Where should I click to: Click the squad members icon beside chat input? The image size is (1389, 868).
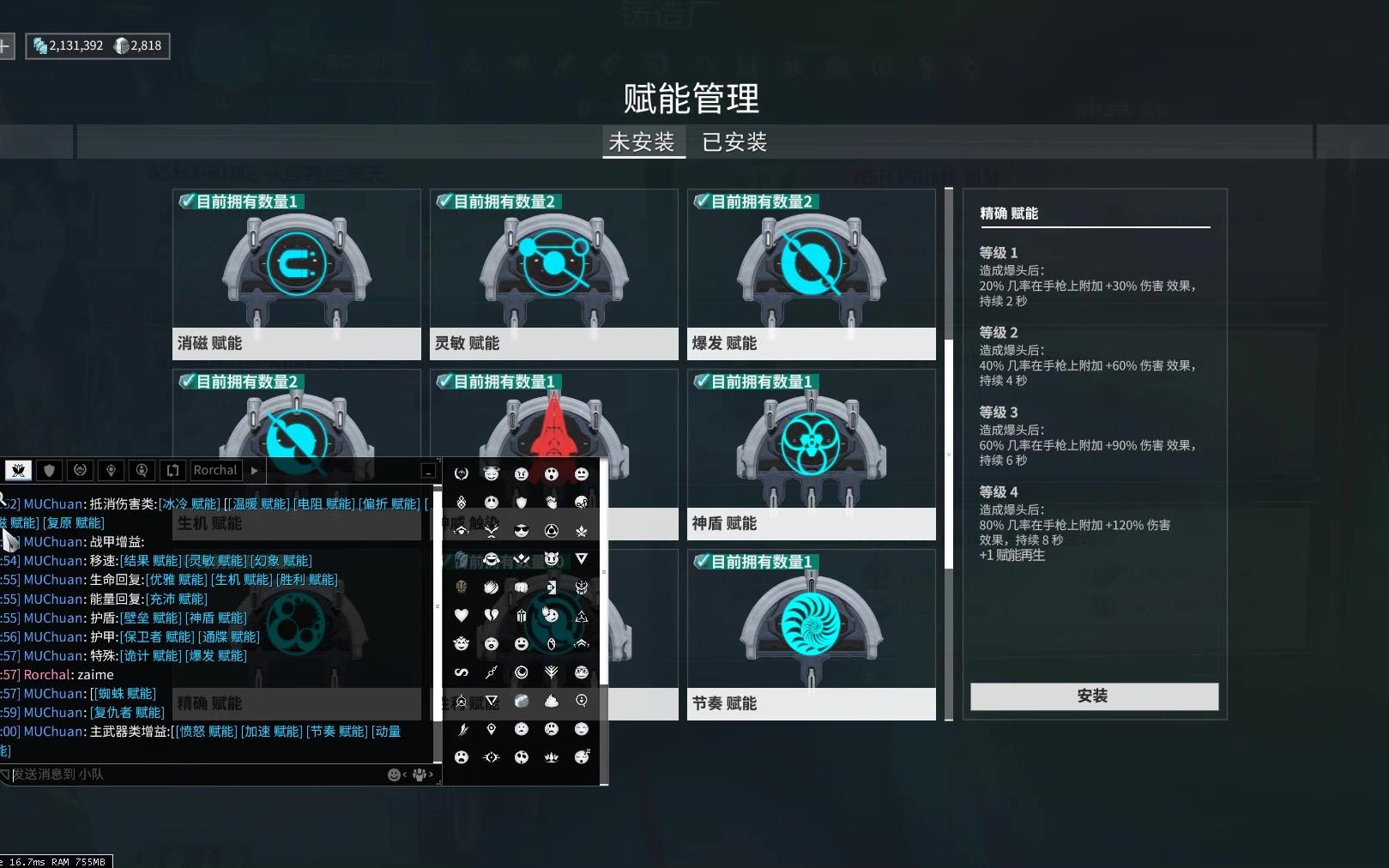(x=419, y=774)
